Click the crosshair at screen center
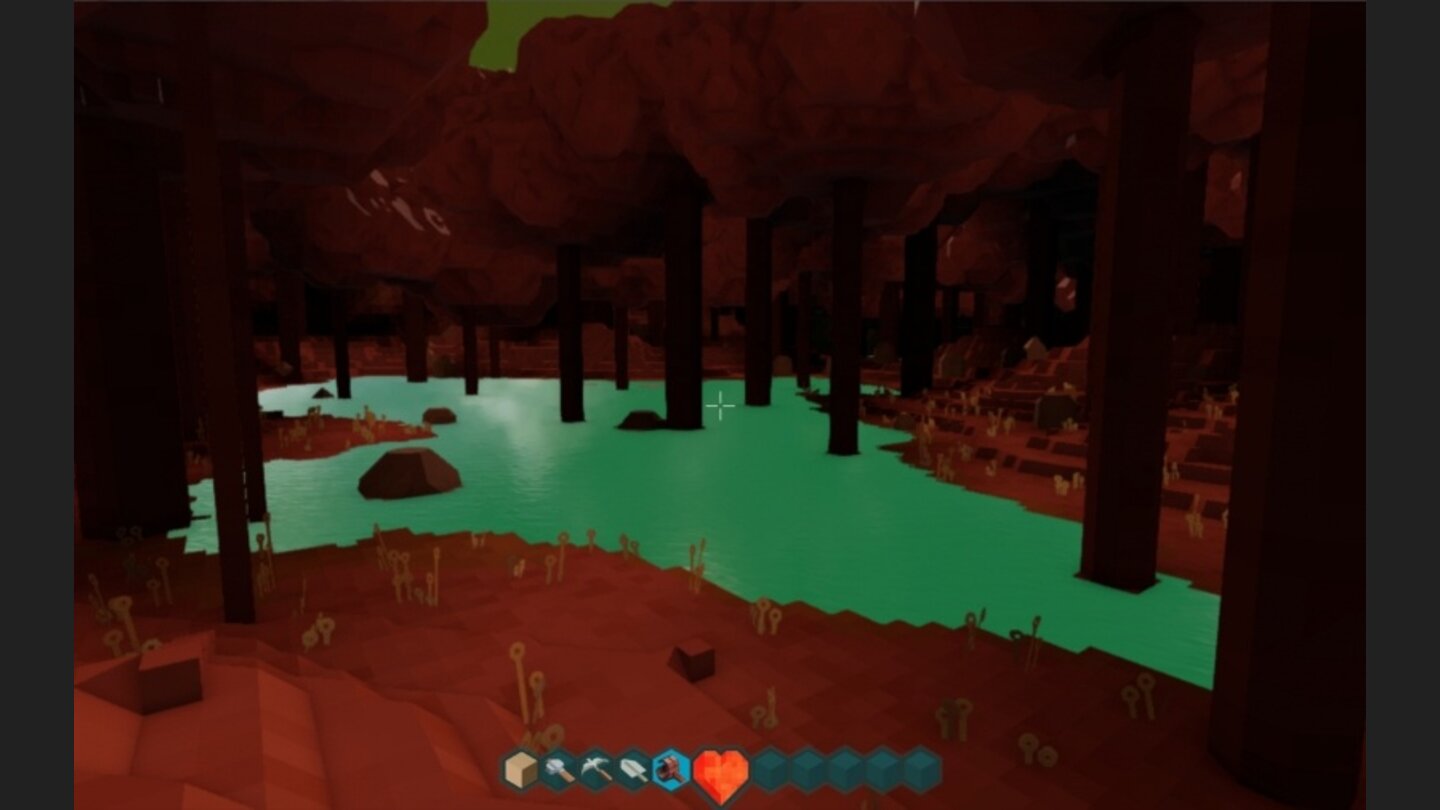1440x810 pixels. [720, 406]
